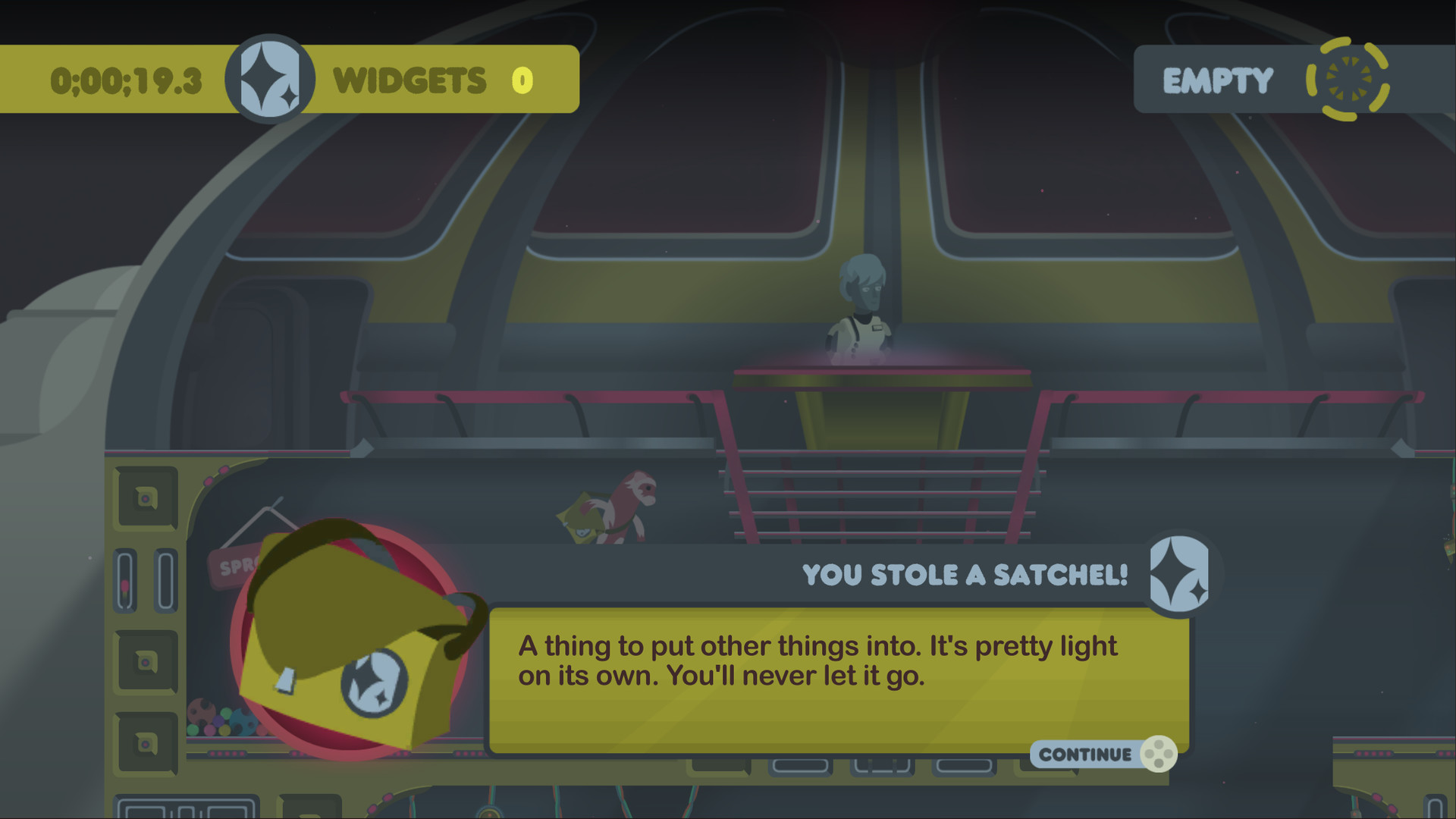The width and height of the screenshot is (1456, 819).
Task: Select the WIDGETS label in the top bar
Action: click(x=410, y=78)
